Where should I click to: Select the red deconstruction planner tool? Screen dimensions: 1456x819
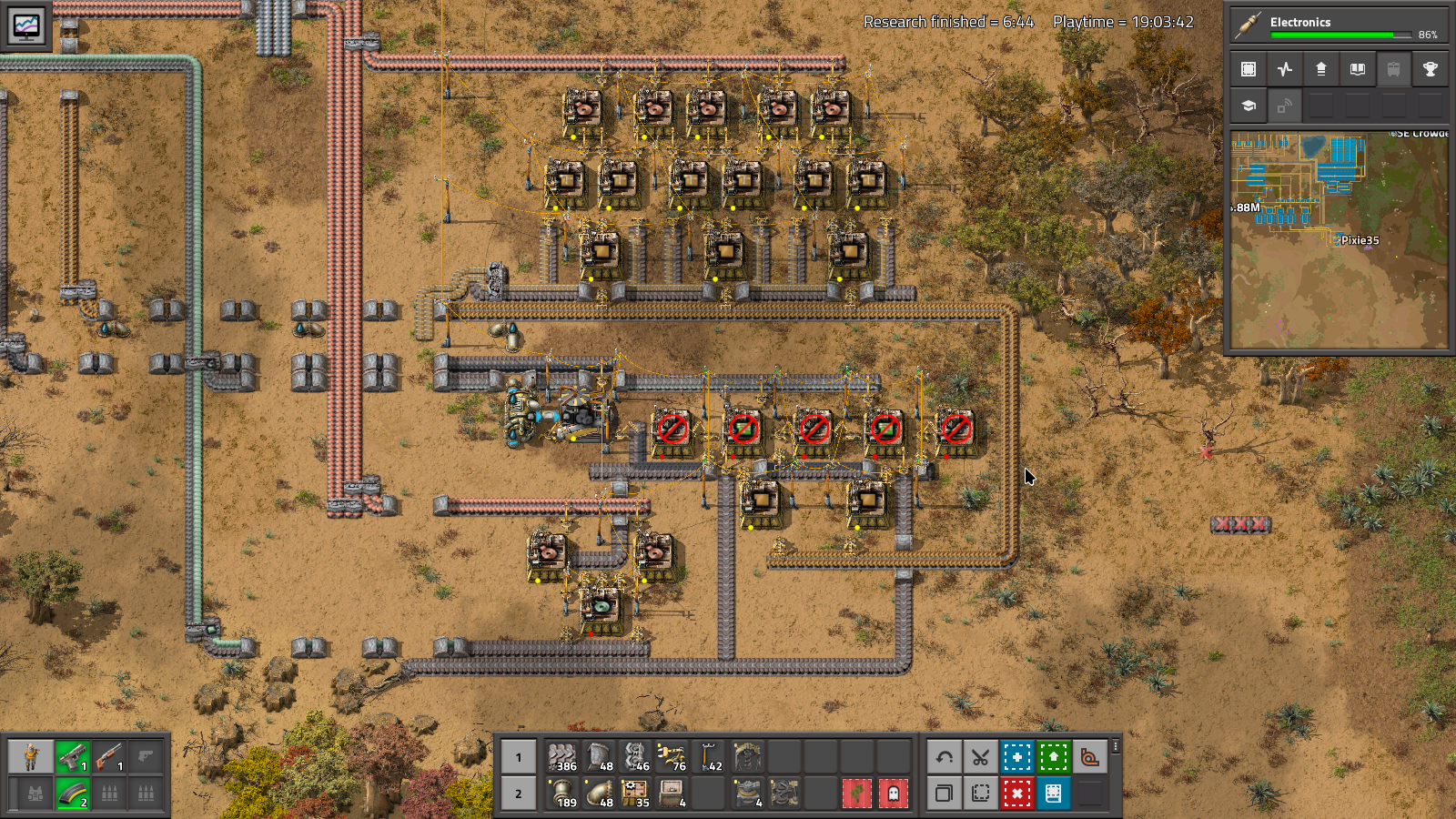1016,794
